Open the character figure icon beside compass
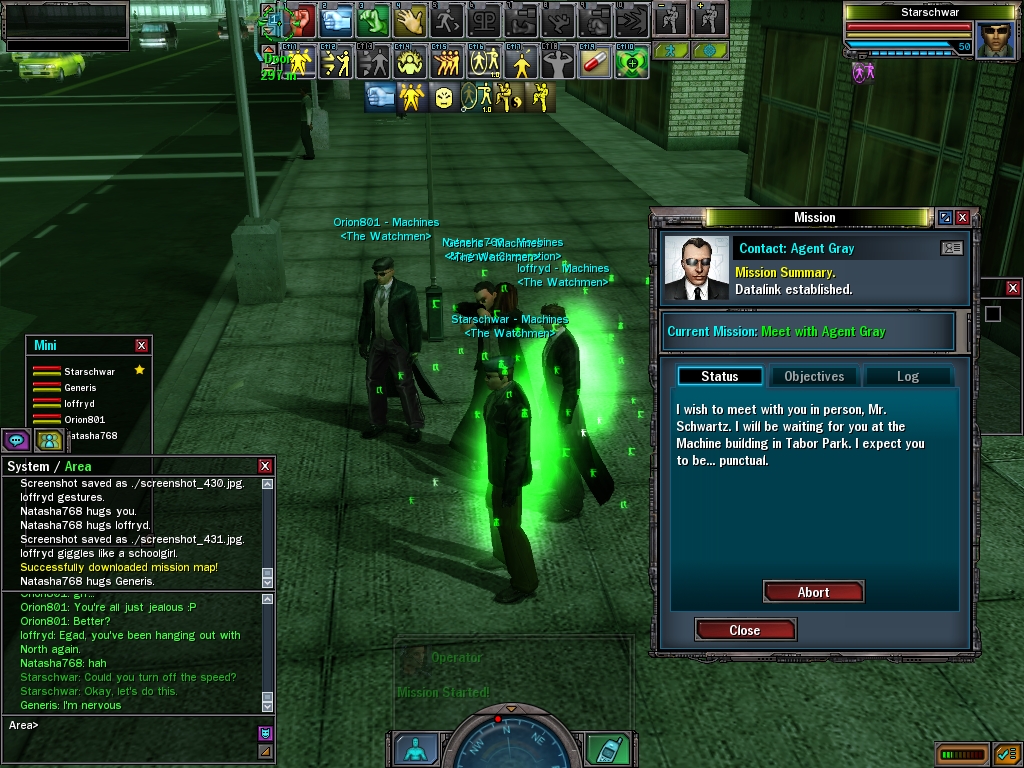 (415, 749)
